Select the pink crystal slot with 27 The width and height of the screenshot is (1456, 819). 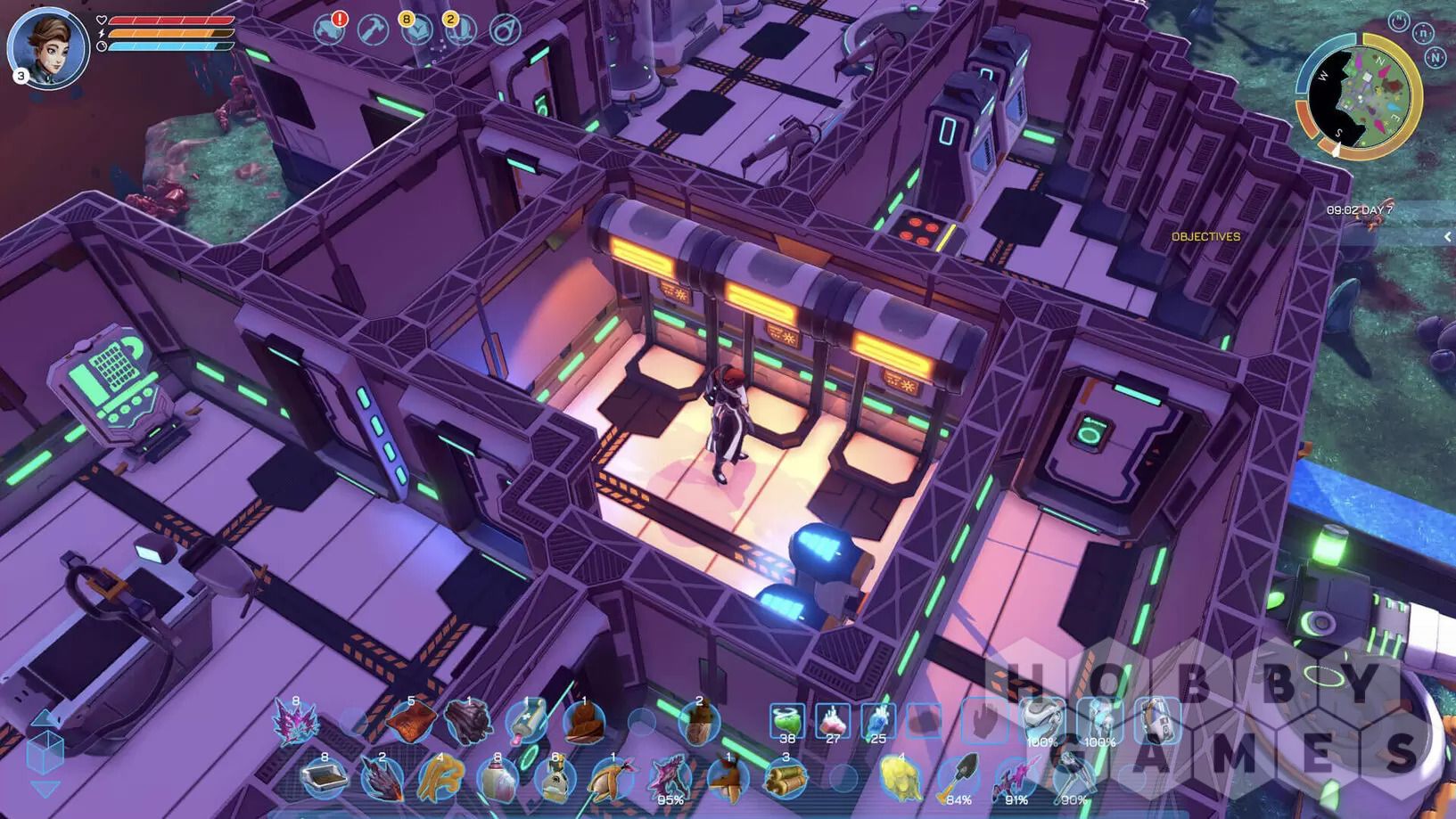[833, 721]
